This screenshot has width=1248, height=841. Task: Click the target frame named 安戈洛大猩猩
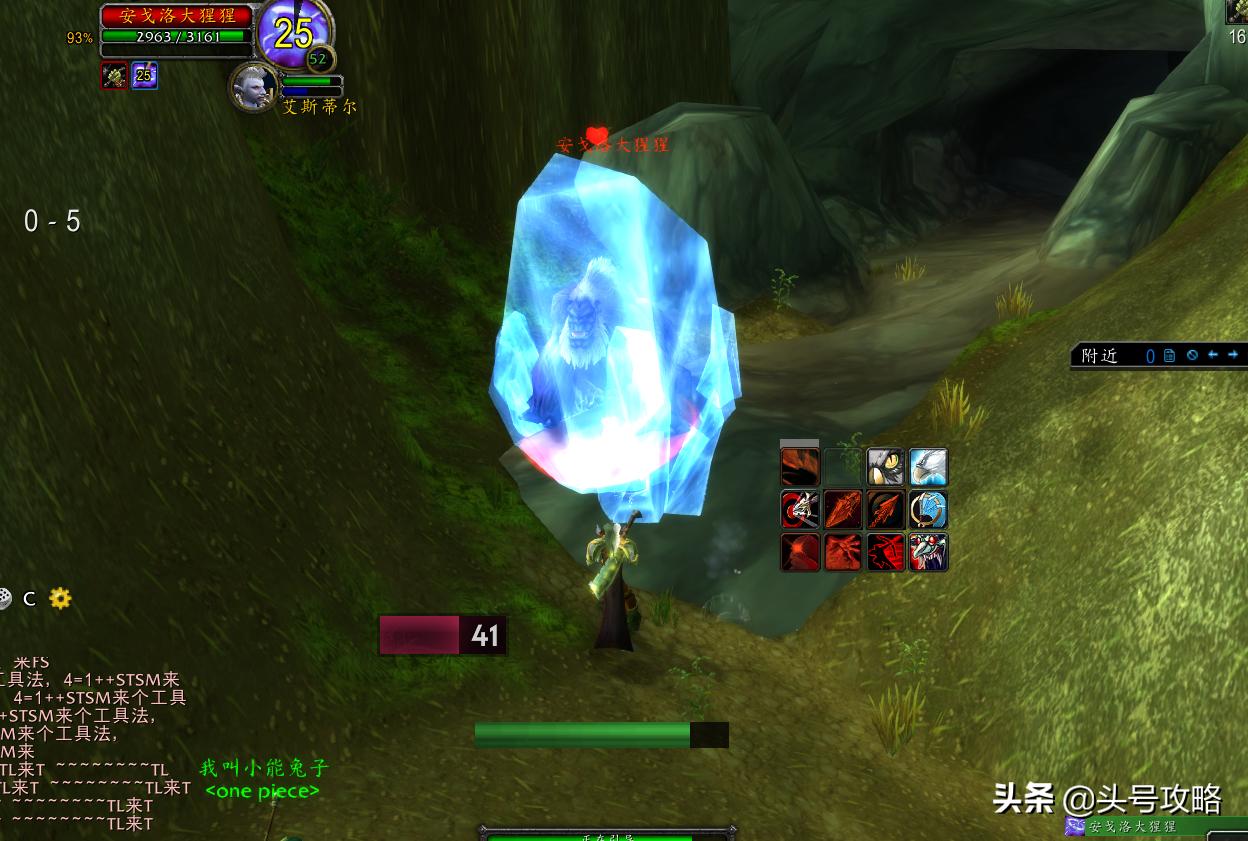177,16
